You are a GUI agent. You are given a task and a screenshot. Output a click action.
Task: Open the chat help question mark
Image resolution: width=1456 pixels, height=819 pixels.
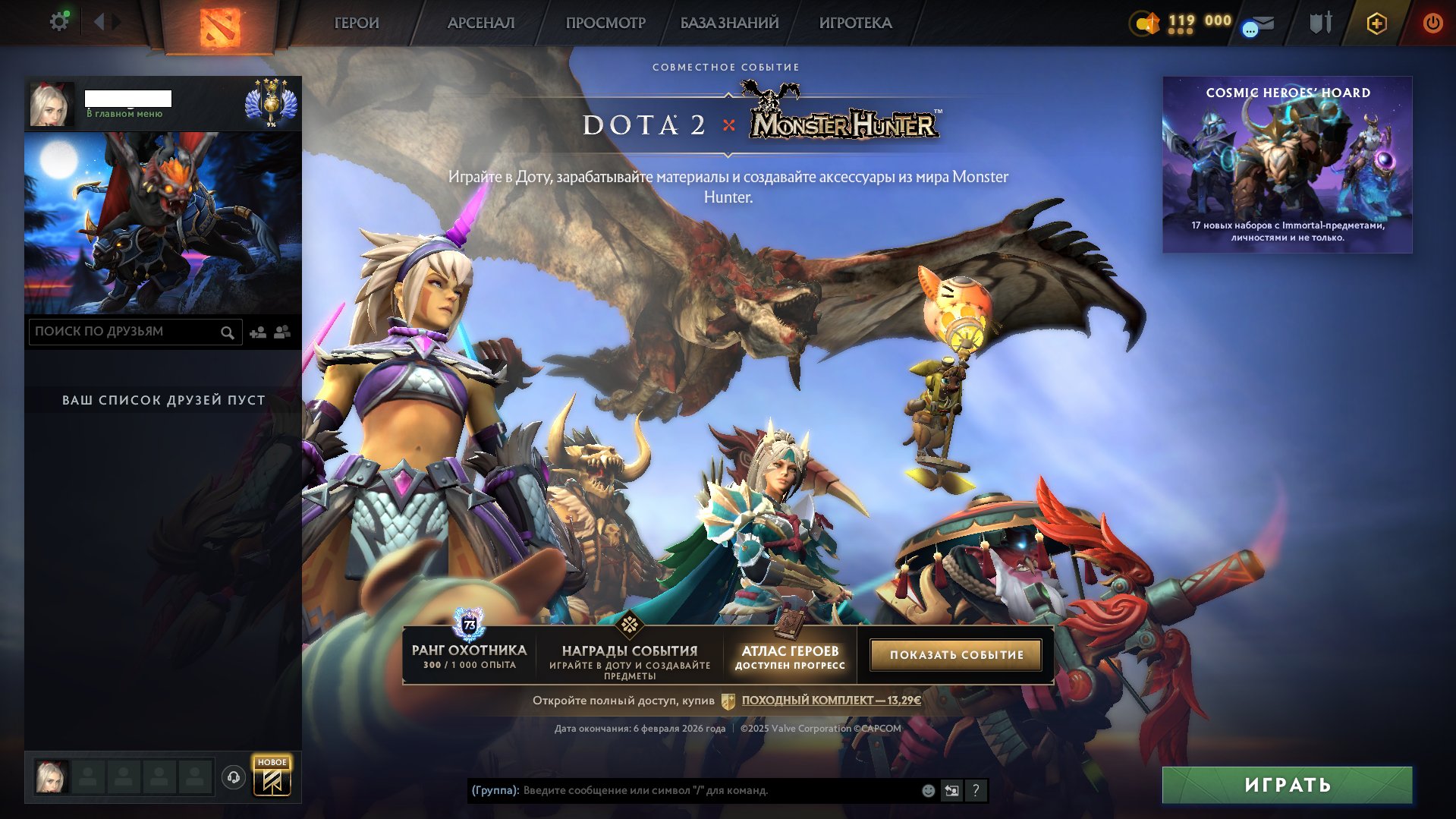[976, 791]
